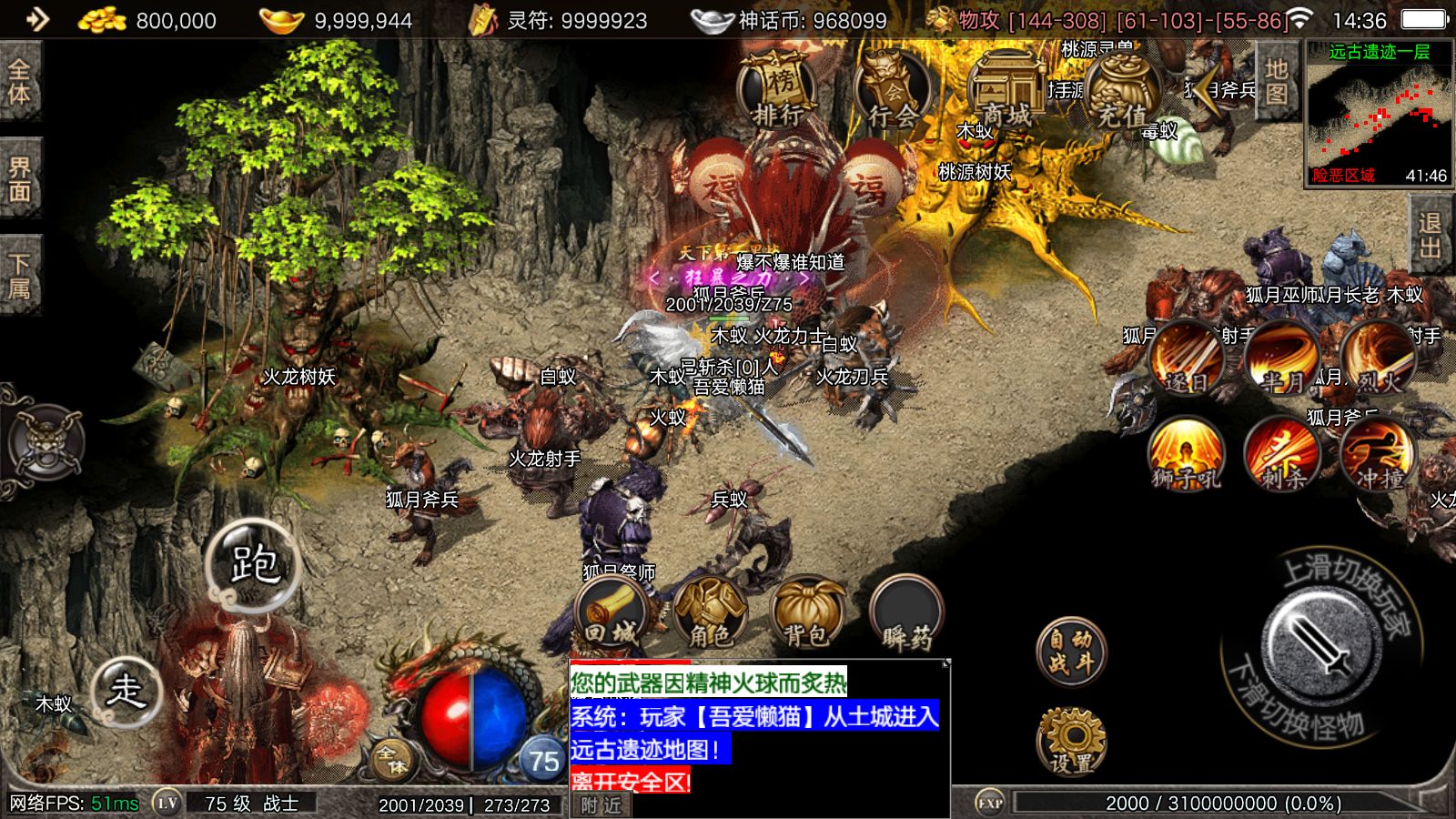Viewport: 1456px width, 819px height.
Task: Open the 角色 character sheet
Action: [711, 613]
